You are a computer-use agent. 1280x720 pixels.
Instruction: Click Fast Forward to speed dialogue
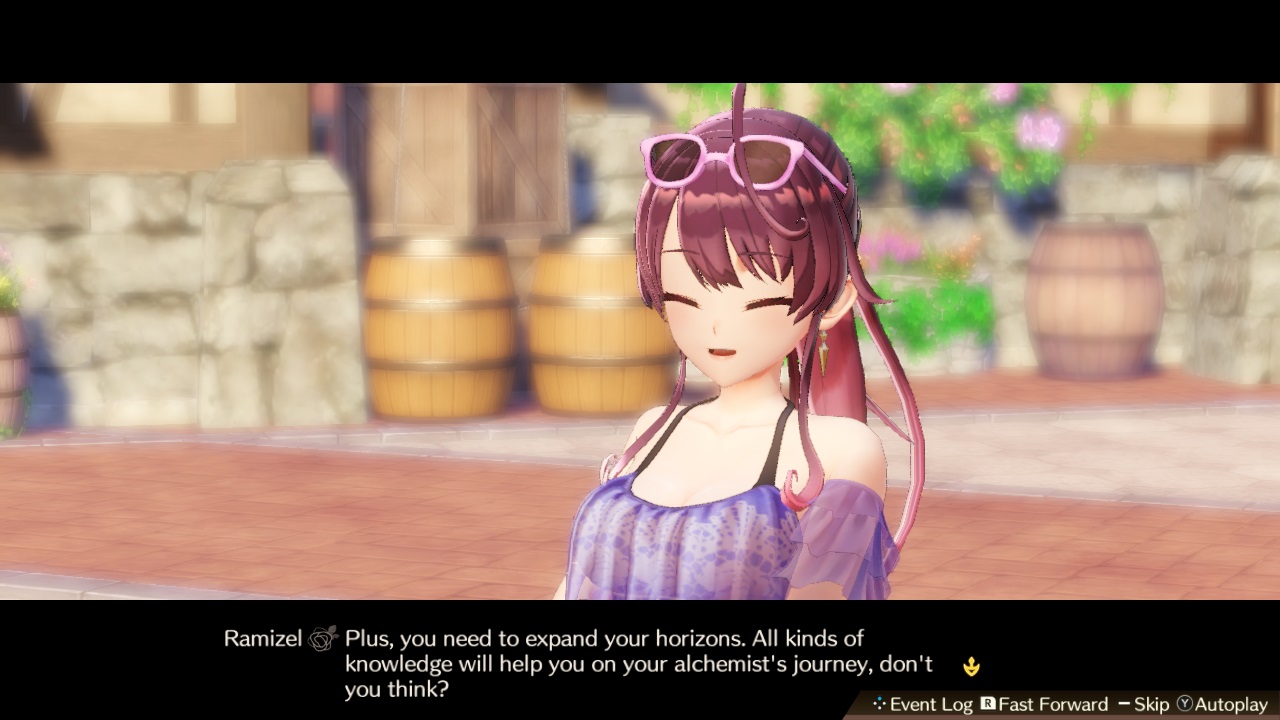(x=1054, y=704)
